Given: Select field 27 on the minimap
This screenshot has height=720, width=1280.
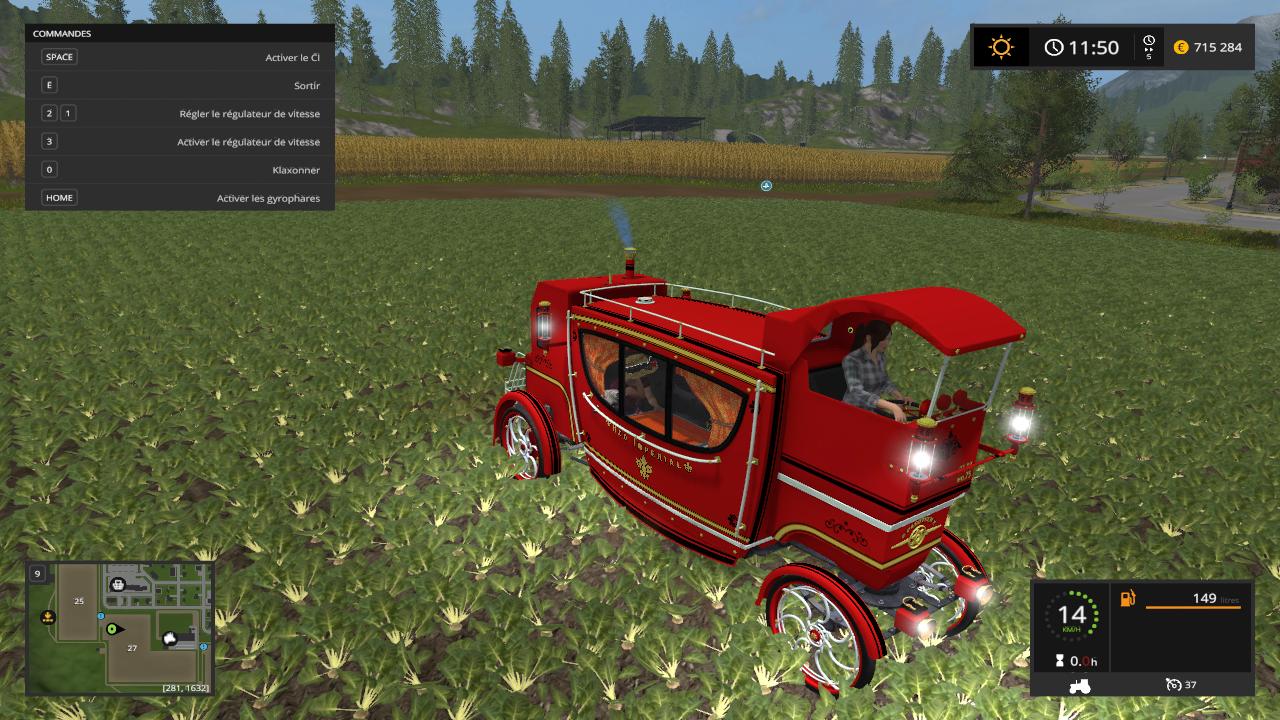Looking at the screenshot, I should [131, 648].
